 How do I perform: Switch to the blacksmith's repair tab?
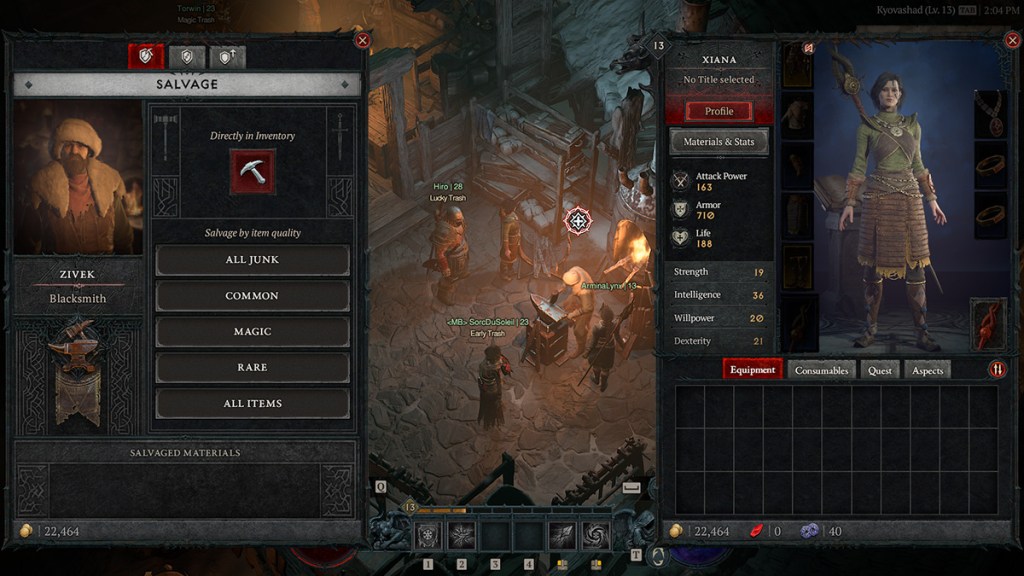click(x=186, y=57)
